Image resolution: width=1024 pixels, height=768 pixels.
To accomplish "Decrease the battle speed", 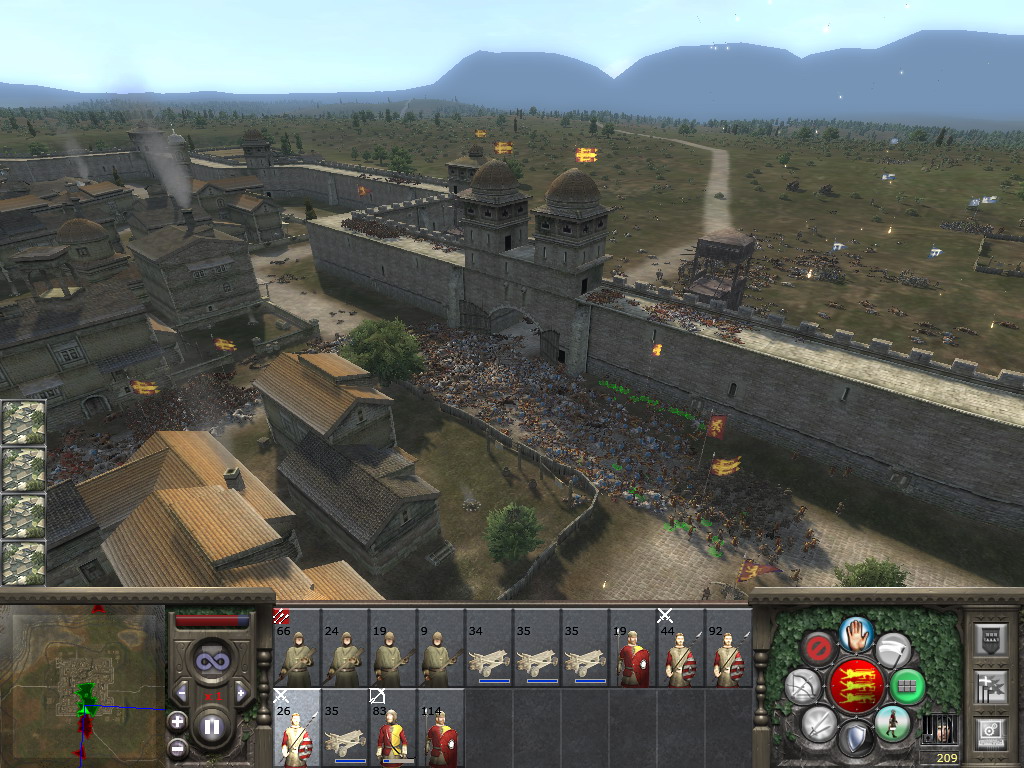I will [181, 692].
